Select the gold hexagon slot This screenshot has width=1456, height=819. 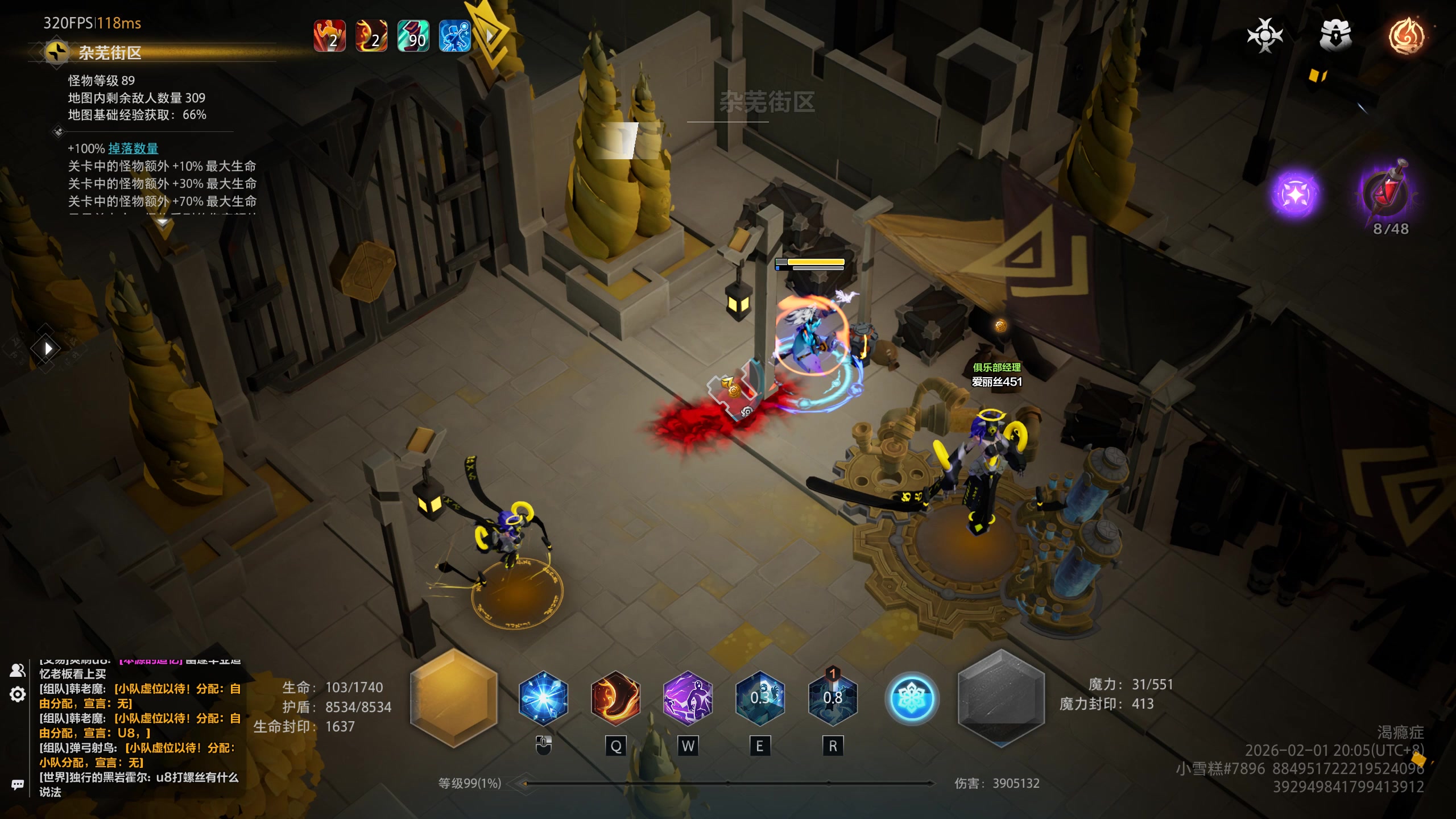click(x=454, y=698)
